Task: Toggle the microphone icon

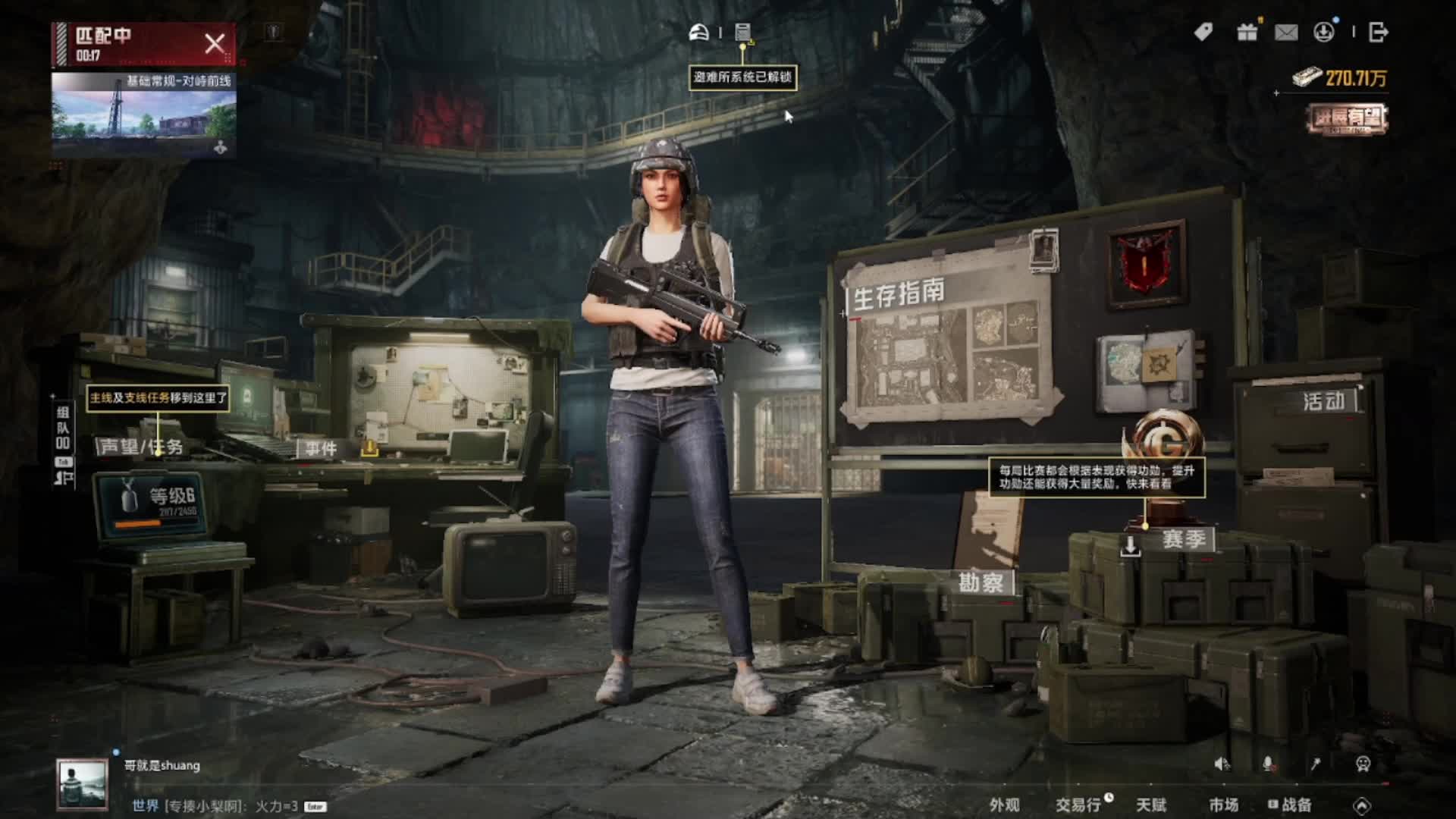Action: 1268,764
